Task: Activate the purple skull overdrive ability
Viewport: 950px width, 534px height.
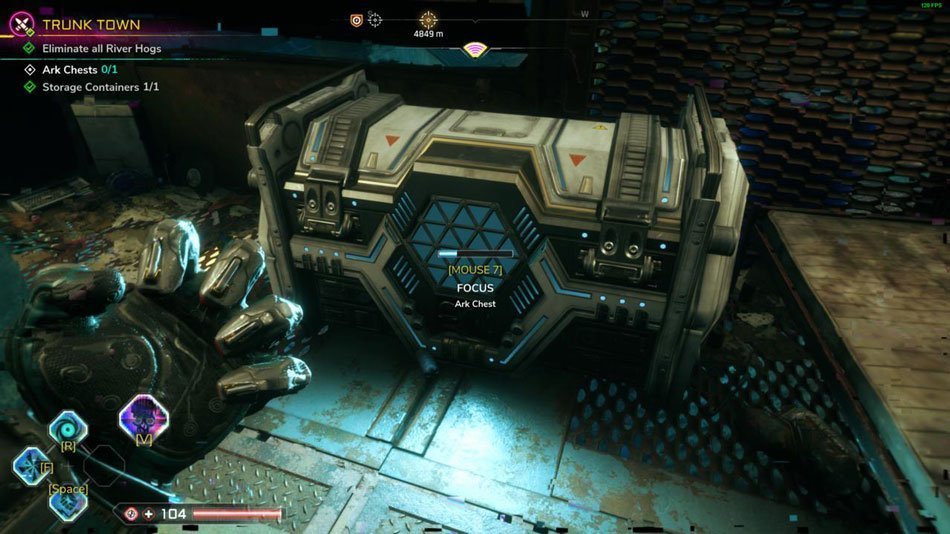Action: [143, 417]
